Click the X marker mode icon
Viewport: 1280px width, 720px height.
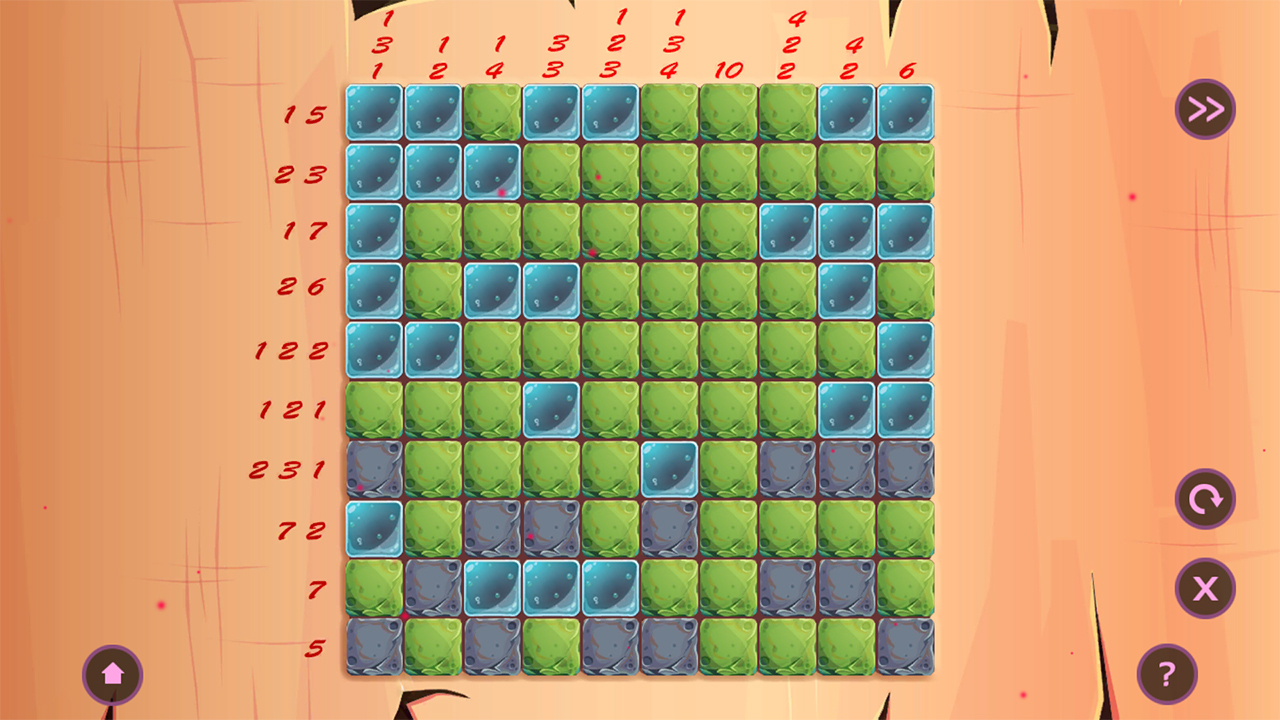(x=1205, y=588)
